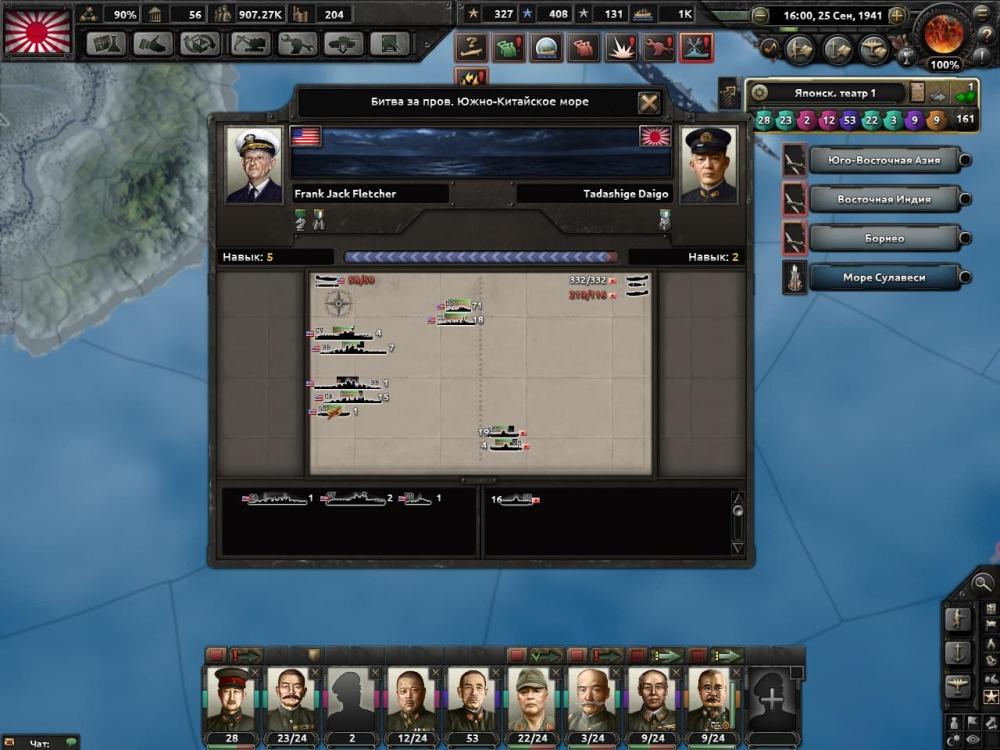Switch to air map mode plane button
Viewport: 1000px width, 750px height.
957,686
